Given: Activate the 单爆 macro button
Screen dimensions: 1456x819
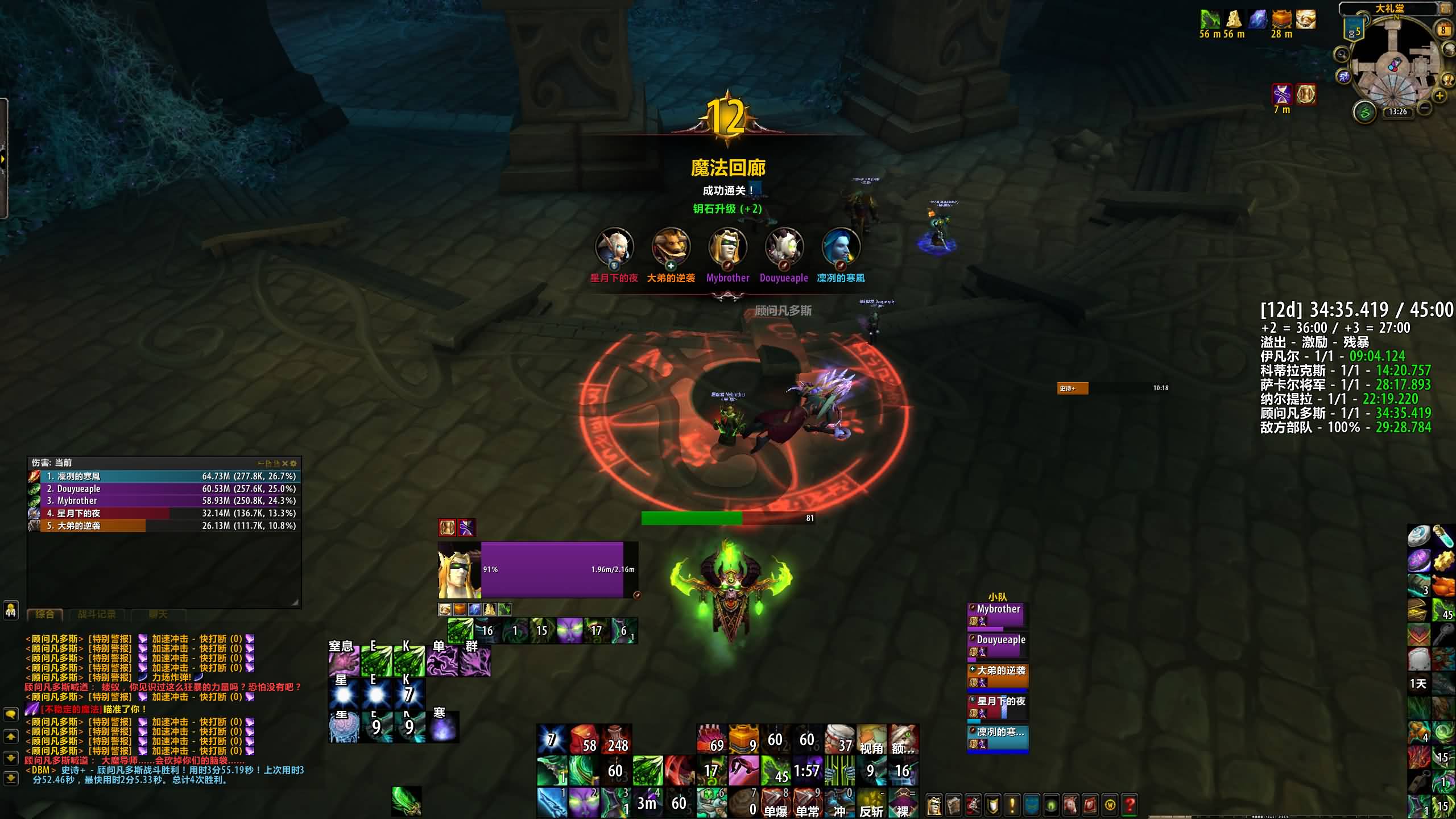Looking at the screenshot, I should (x=775, y=803).
